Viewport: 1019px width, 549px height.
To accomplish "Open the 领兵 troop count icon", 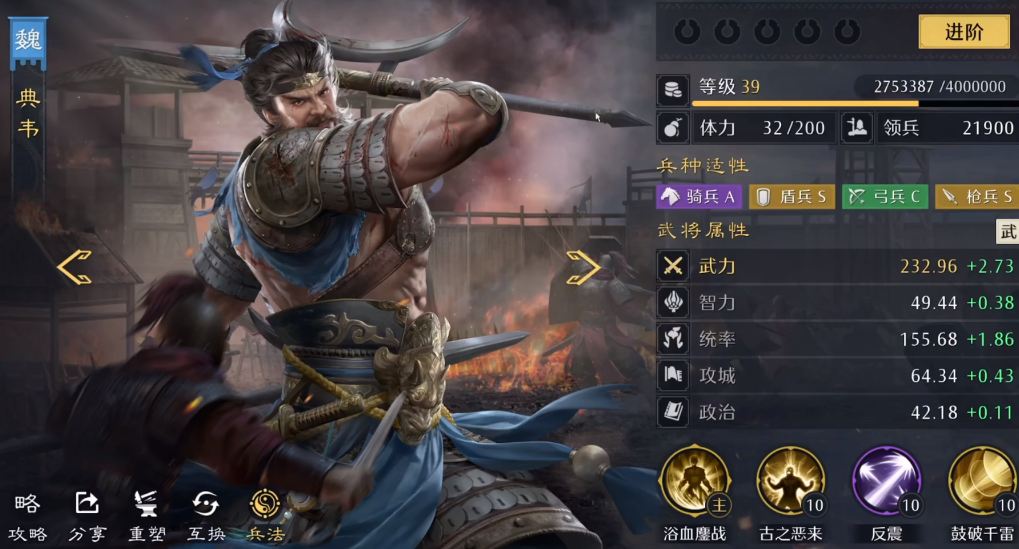I will point(856,128).
